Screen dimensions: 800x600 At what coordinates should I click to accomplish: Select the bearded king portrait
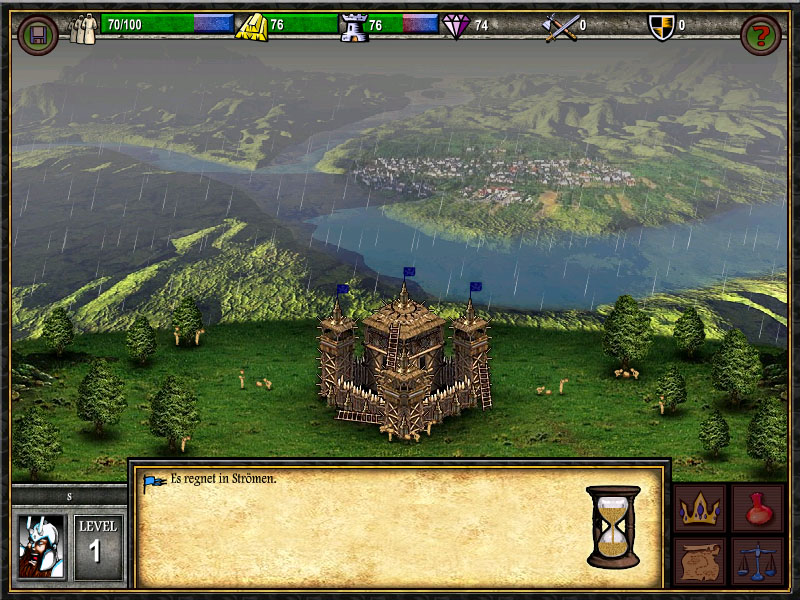pyautogui.click(x=40, y=546)
